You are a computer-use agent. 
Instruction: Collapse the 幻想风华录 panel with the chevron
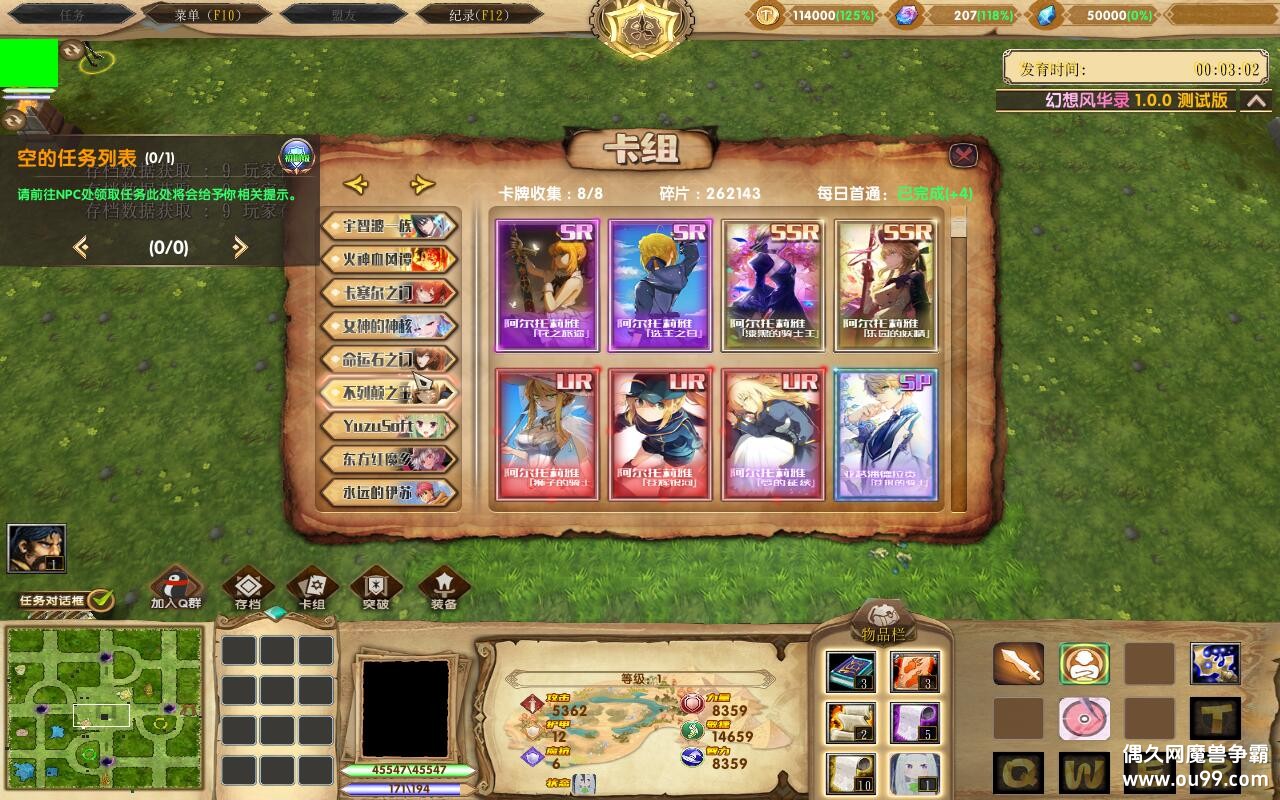[1258, 101]
